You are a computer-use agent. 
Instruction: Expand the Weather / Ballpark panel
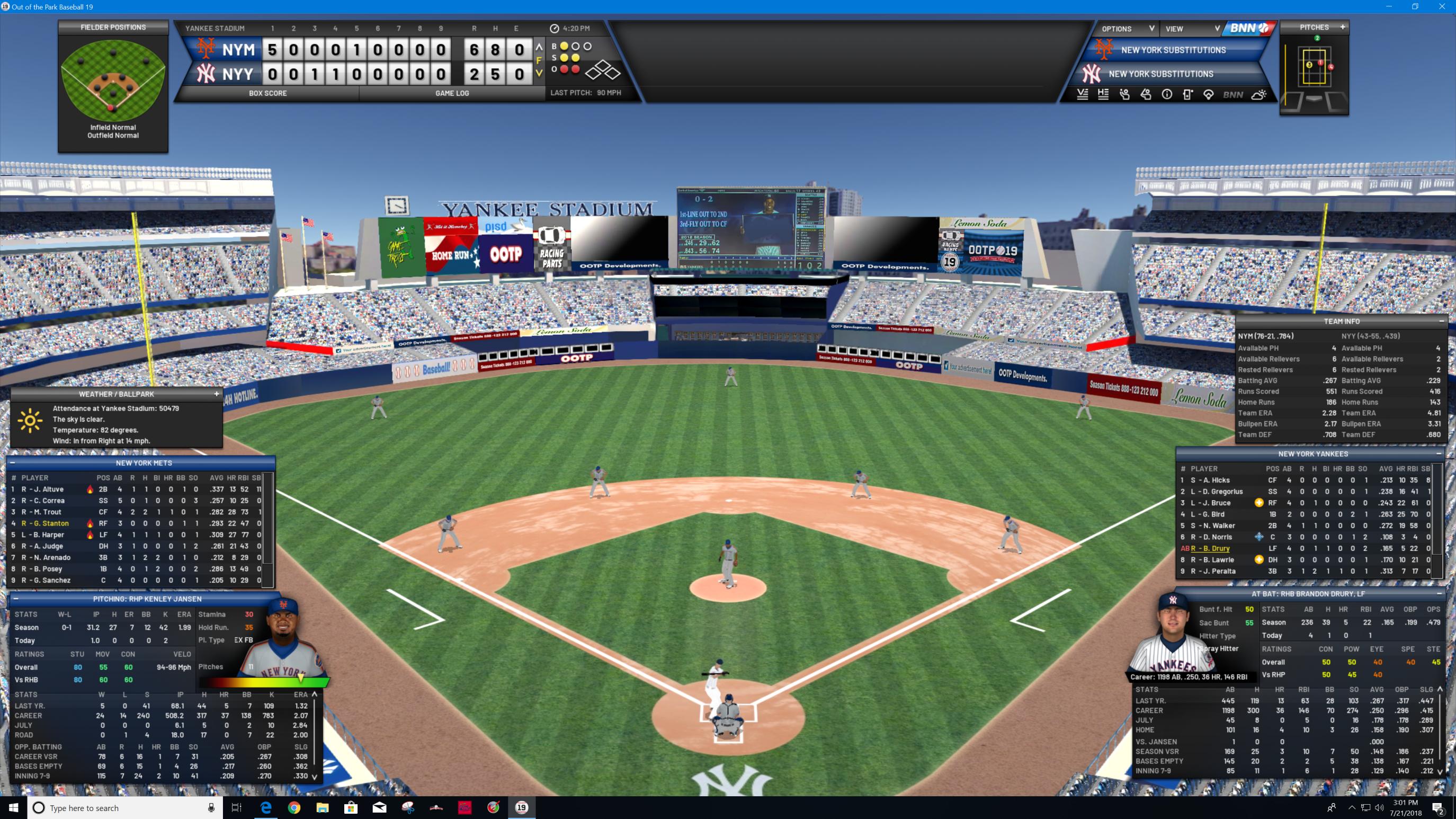[217, 394]
